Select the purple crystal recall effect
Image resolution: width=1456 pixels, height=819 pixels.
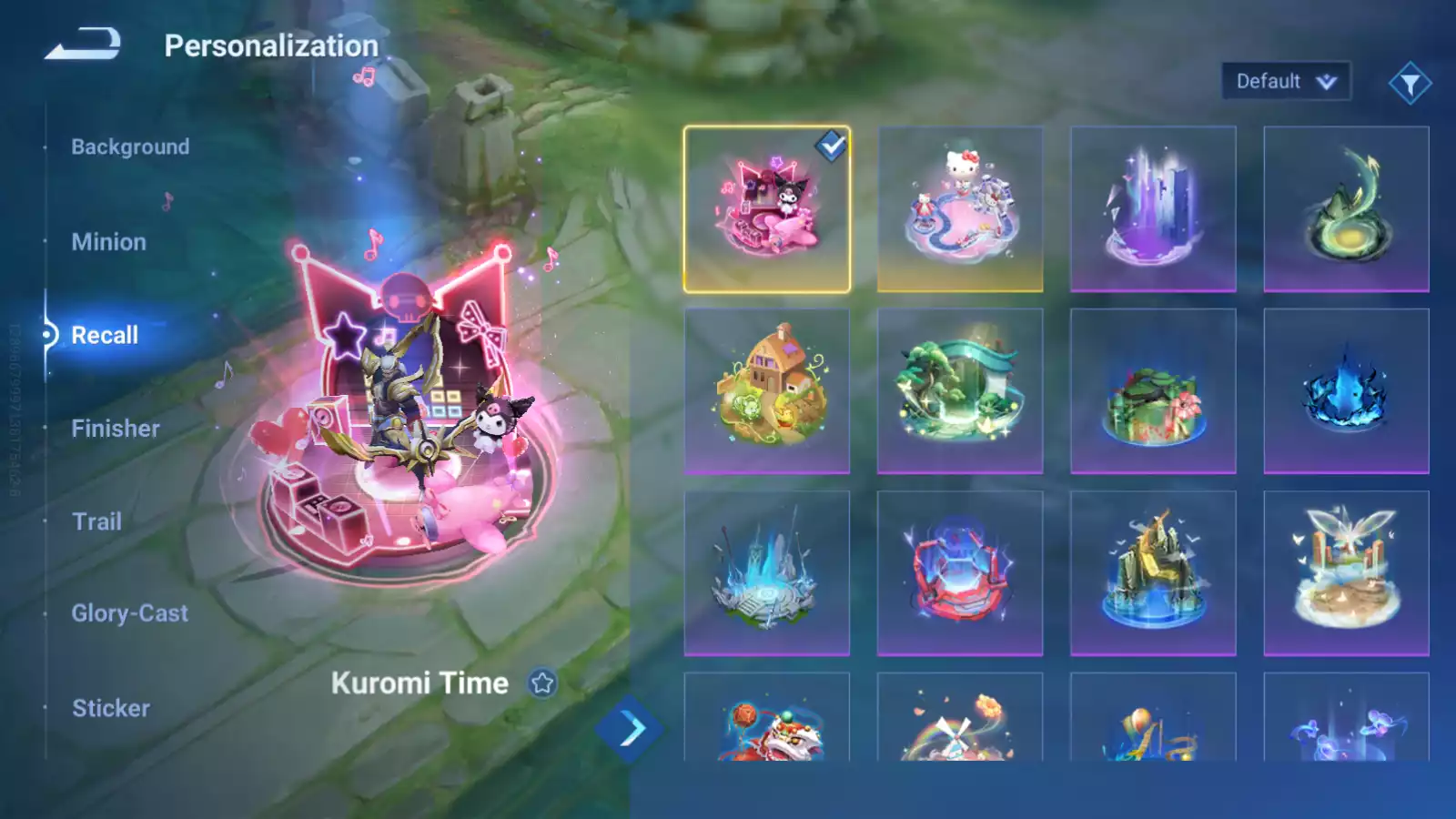tap(1153, 209)
